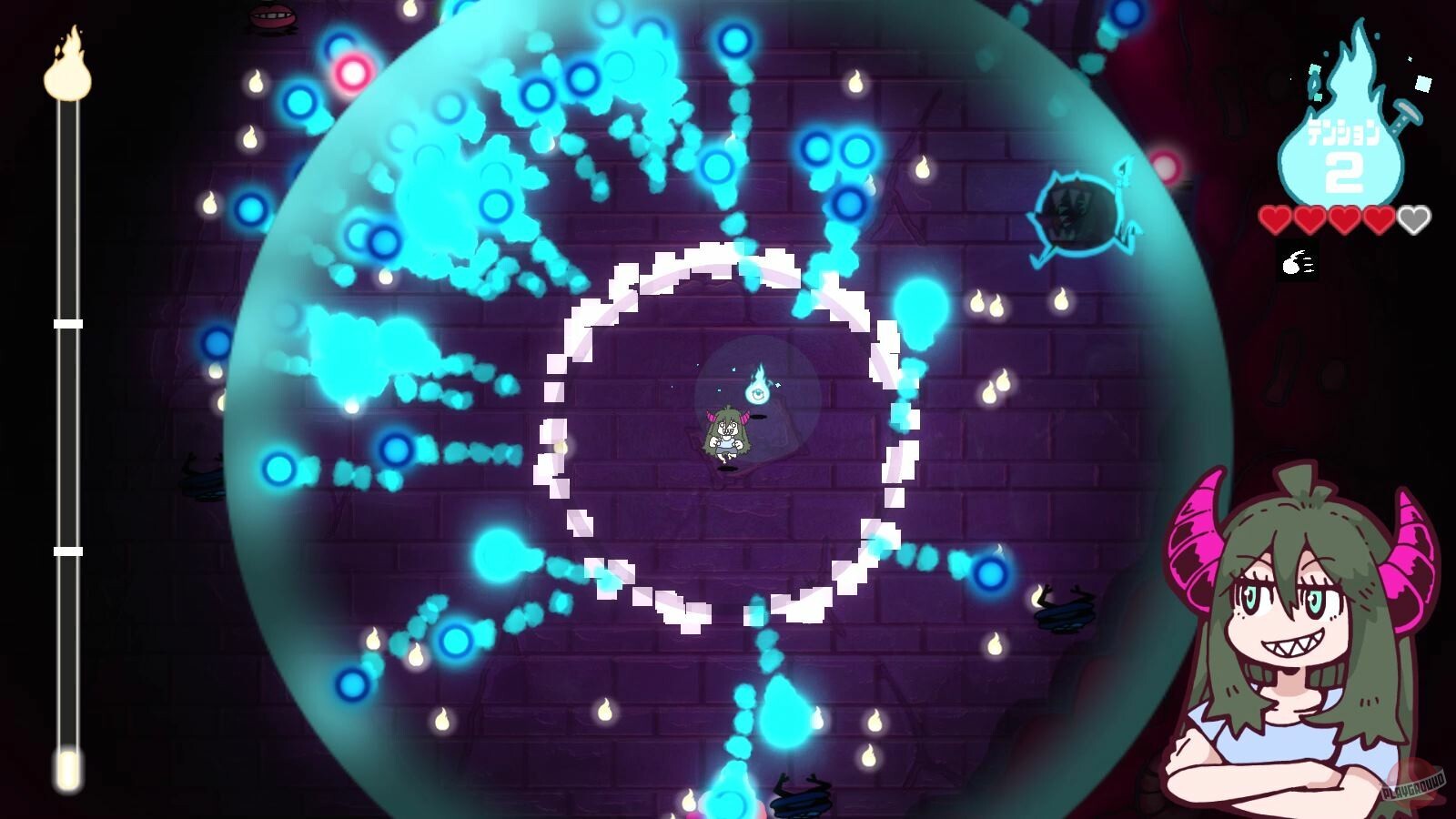Screen dimensions: 1456x819
Task: Select the dash ability icon below the hearts
Action: 1297,261
